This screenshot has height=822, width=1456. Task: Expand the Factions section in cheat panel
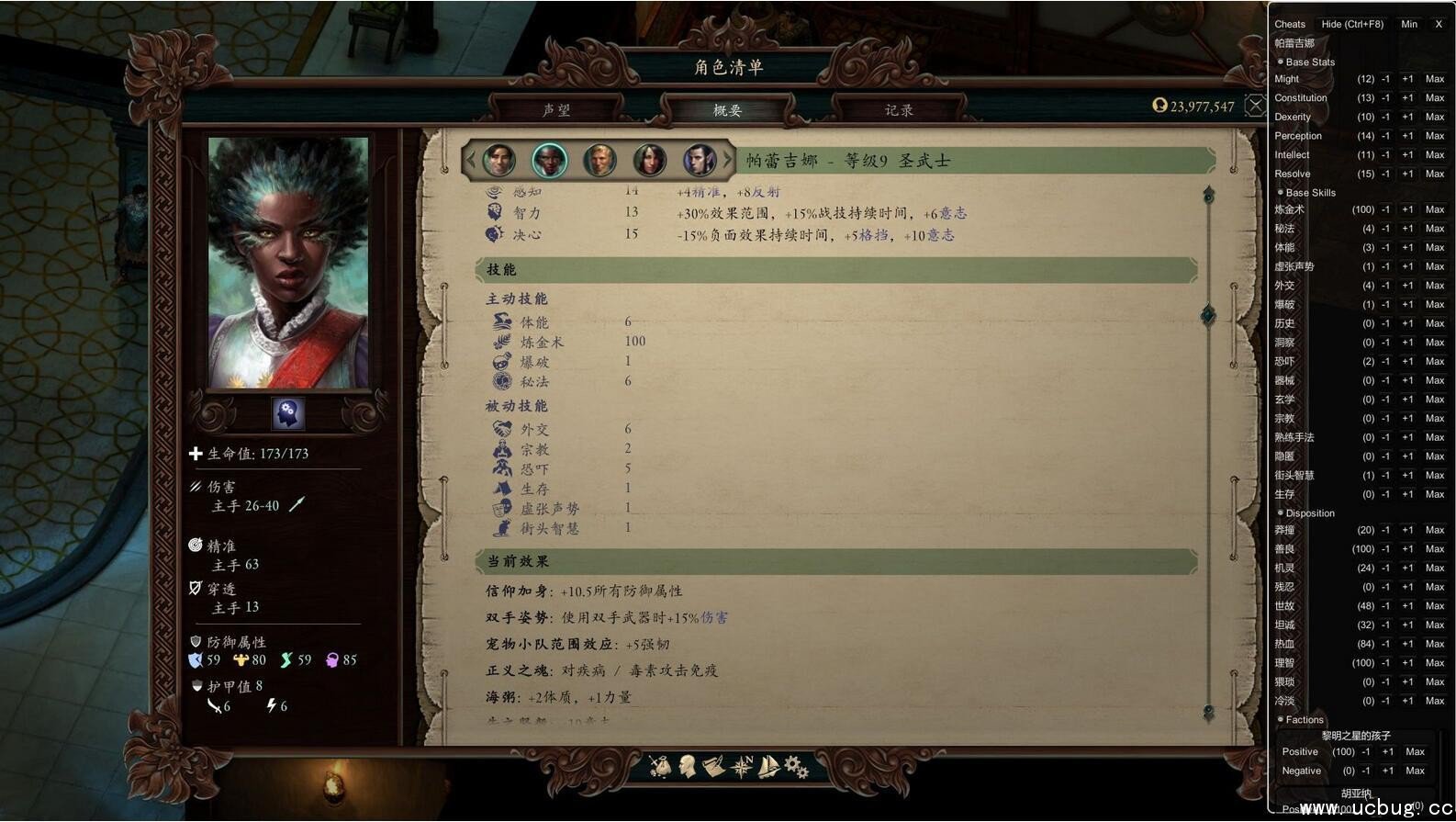[x=1280, y=720]
